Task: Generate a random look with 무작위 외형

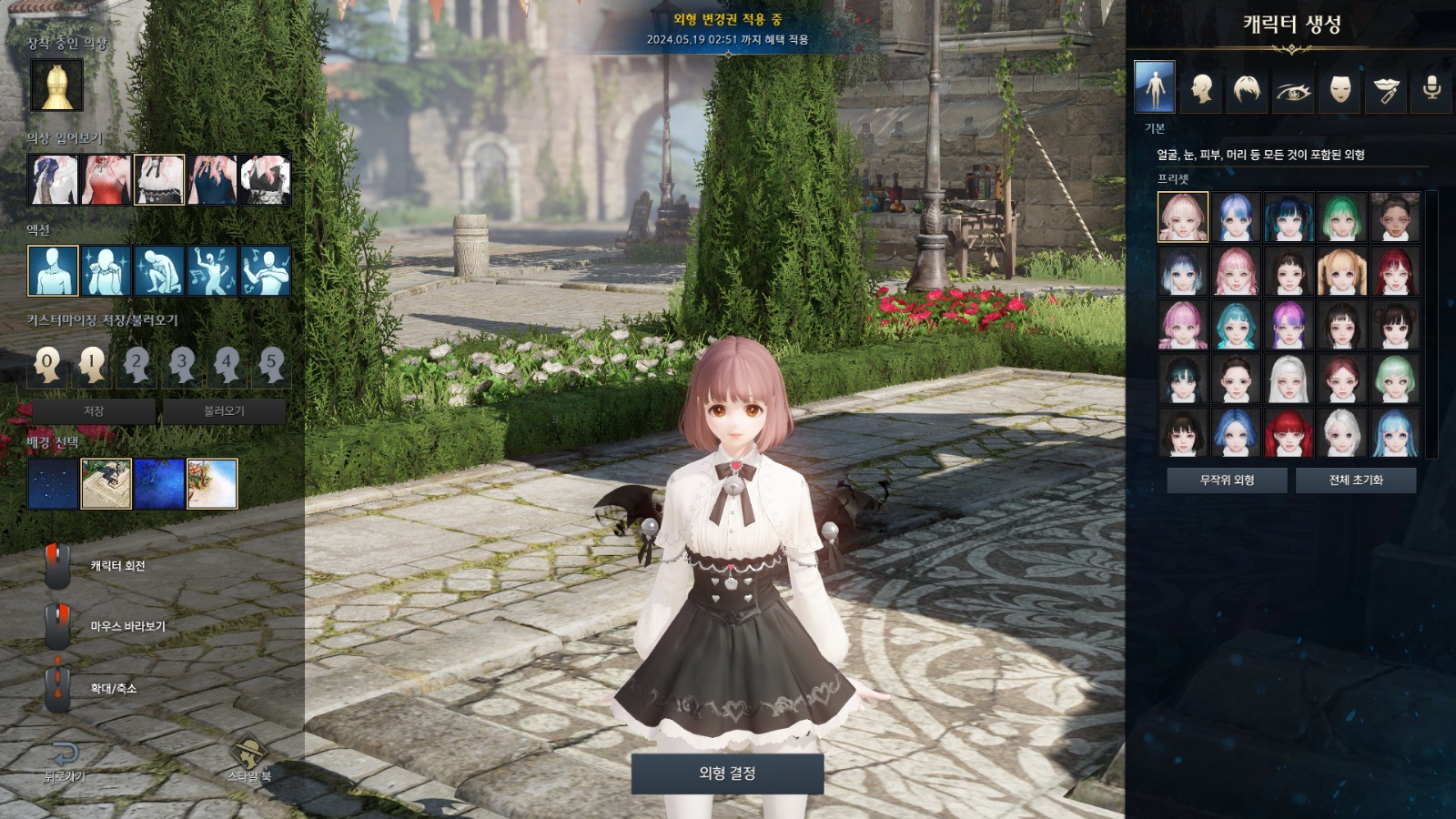Action: 1227,480
